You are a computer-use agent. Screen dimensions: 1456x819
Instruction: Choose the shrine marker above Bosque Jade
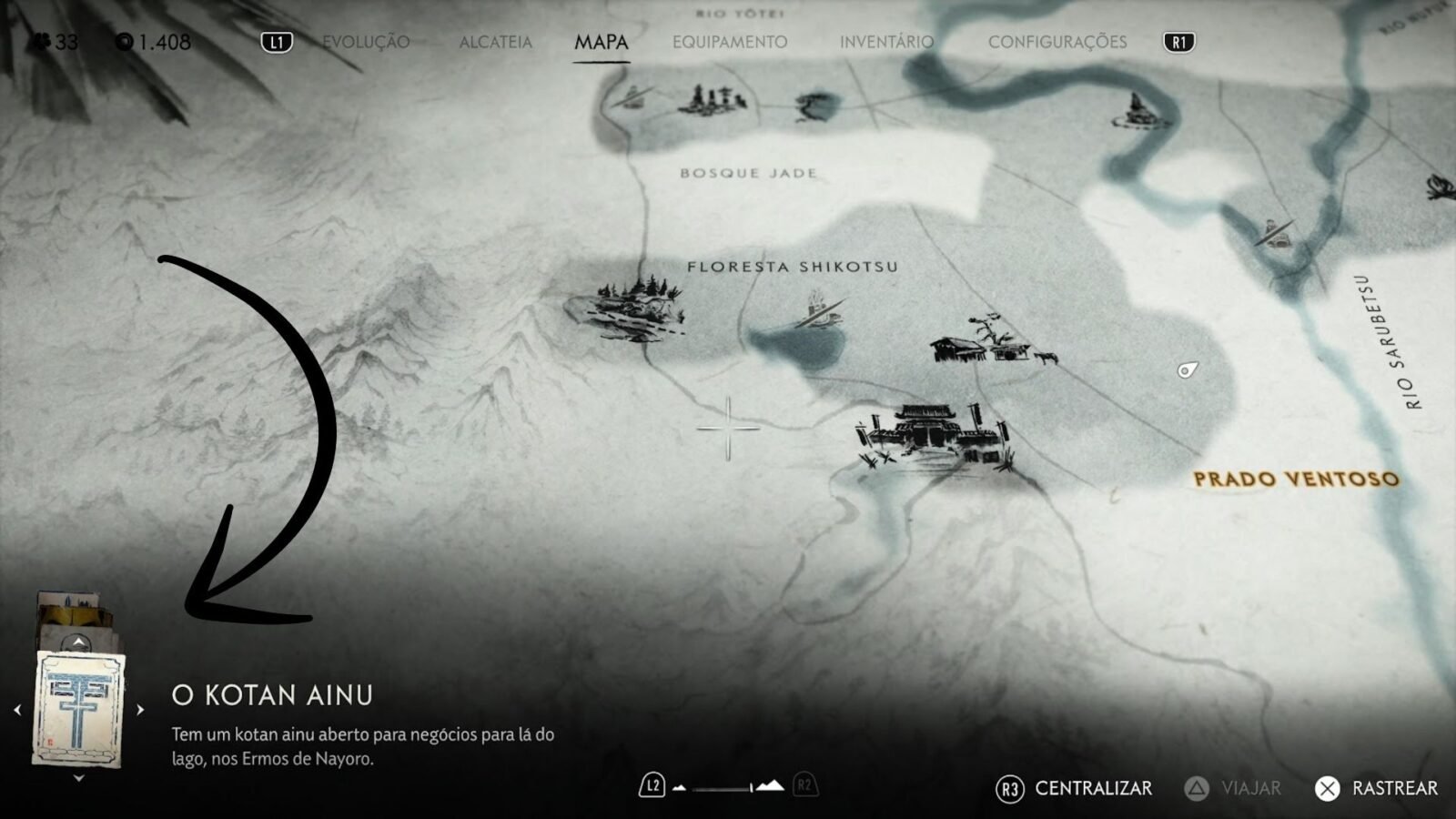(x=711, y=100)
